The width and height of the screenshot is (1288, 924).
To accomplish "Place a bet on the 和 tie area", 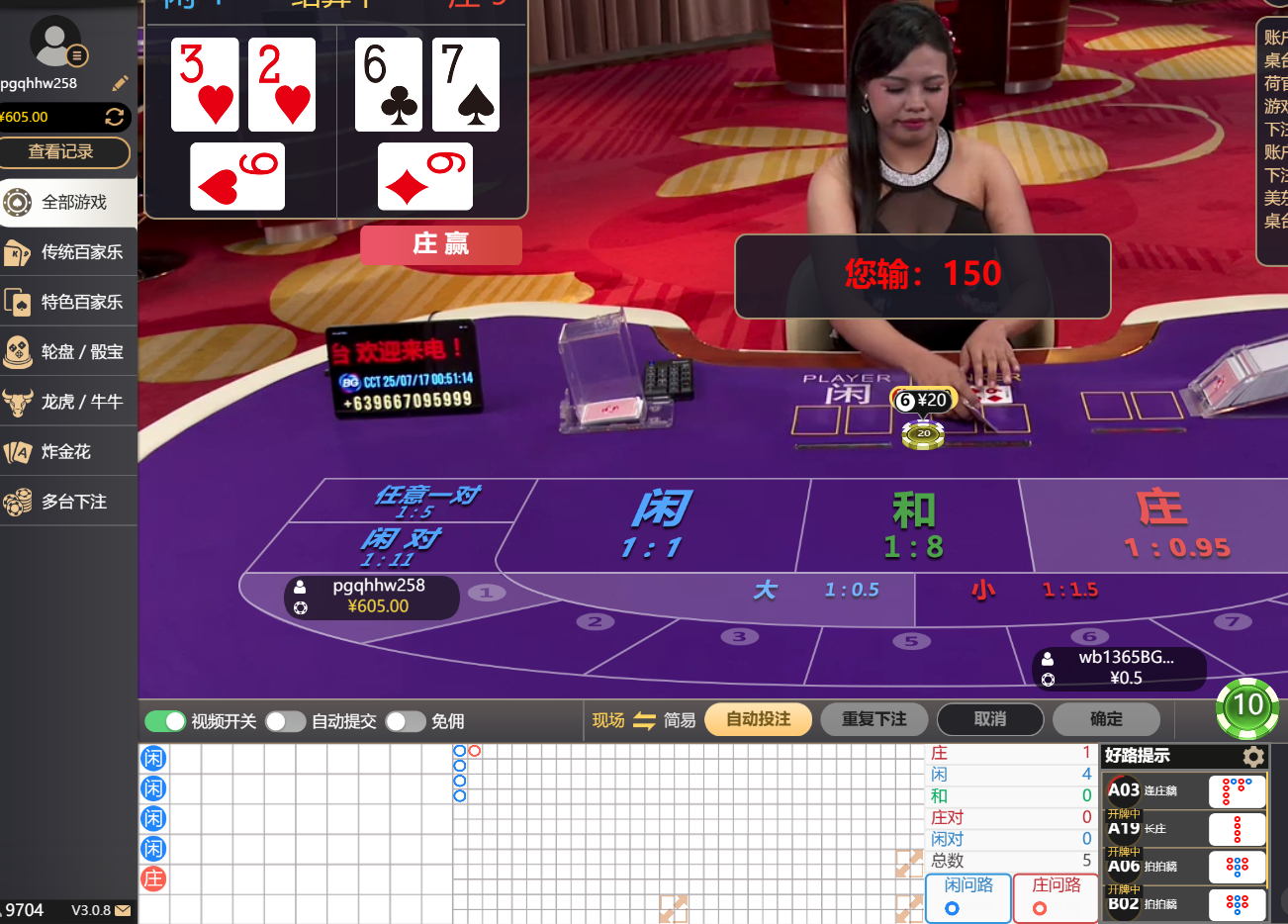I will tap(912, 526).
